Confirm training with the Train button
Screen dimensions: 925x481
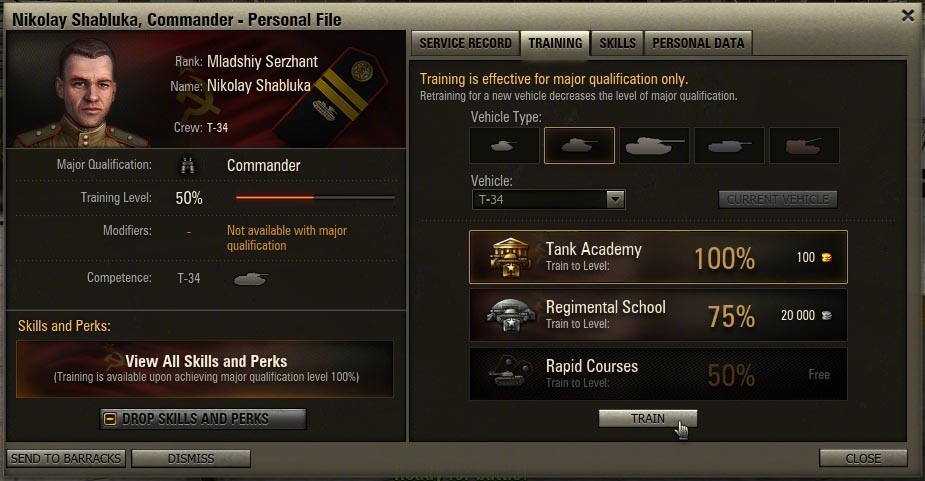click(x=647, y=418)
